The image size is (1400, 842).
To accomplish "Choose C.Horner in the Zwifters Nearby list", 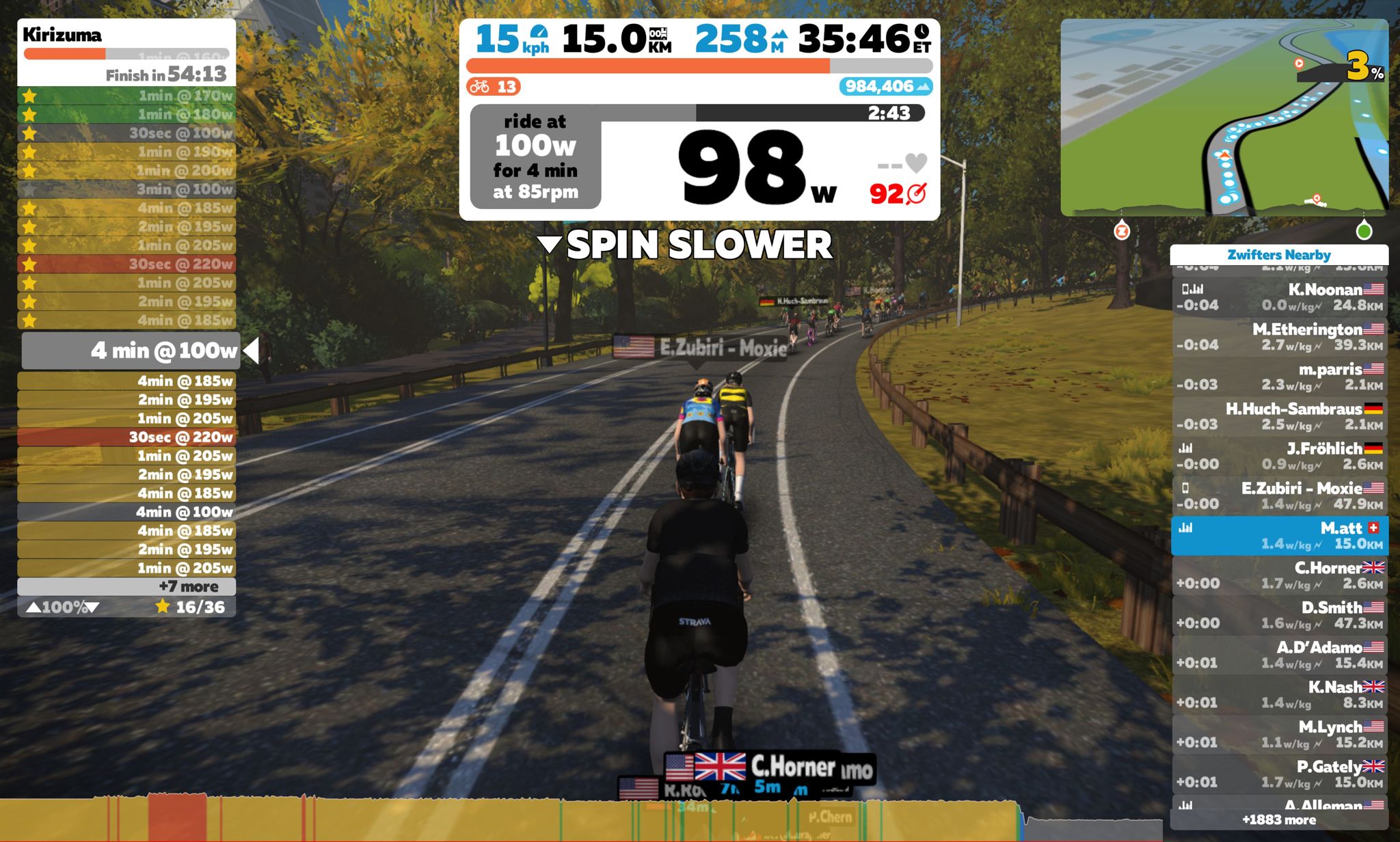I will coord(1278,575).
